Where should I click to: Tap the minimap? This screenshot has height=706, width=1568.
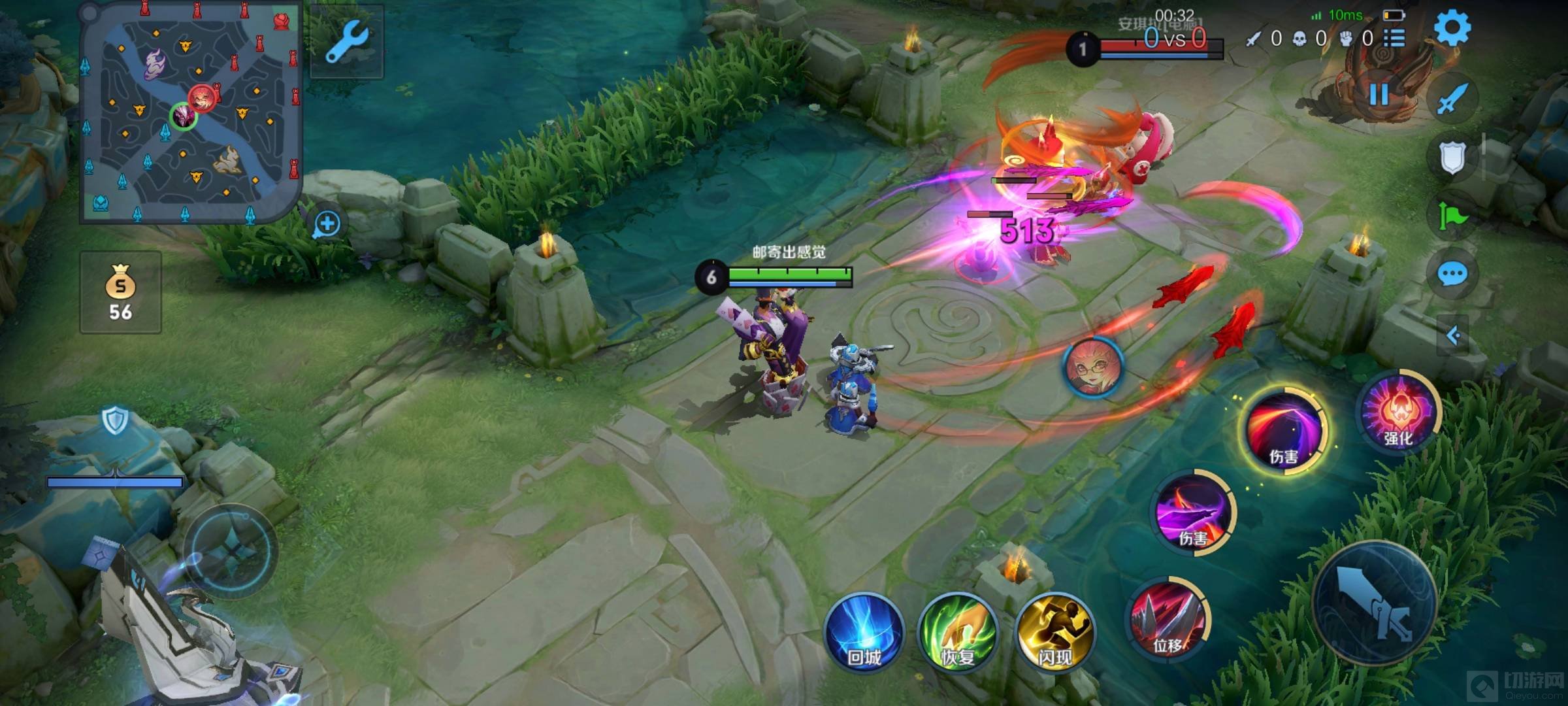(x=189, y=112)
